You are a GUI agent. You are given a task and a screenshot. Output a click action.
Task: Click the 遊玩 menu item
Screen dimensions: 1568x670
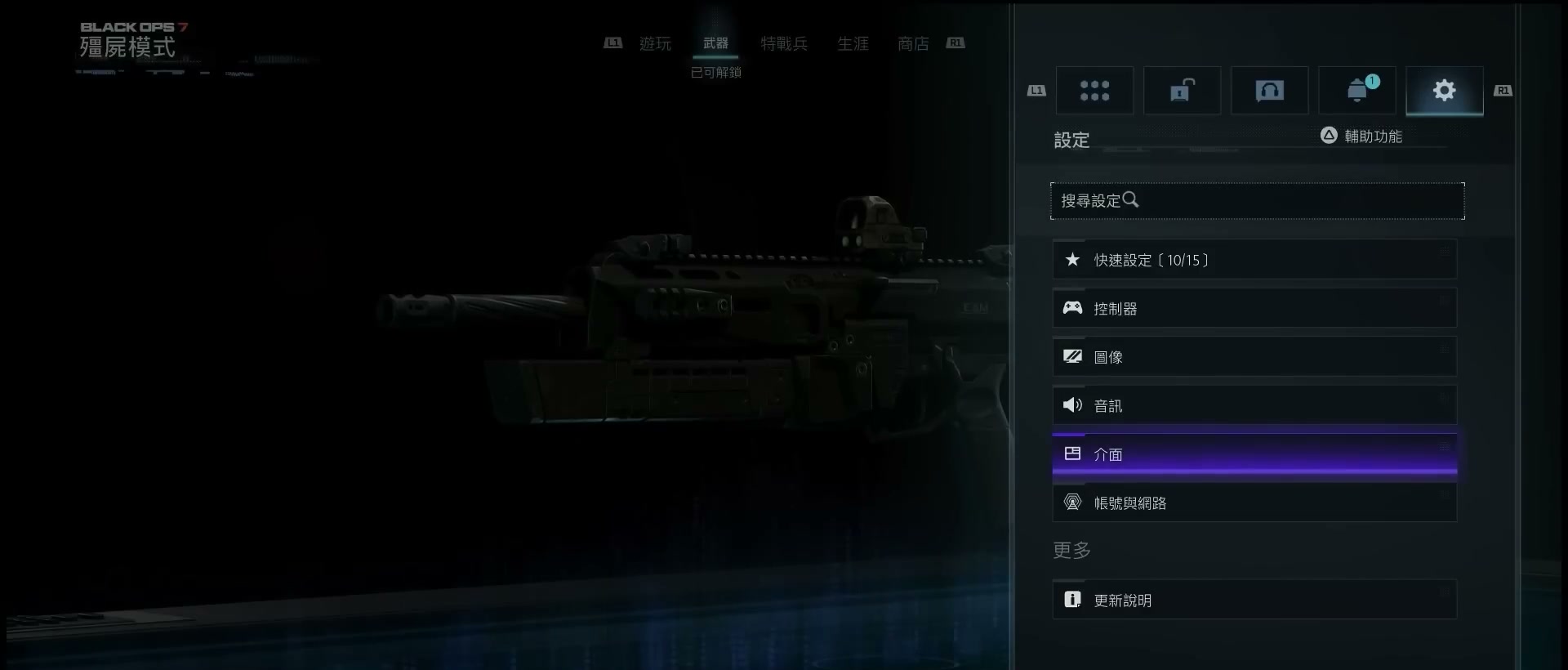point(656,43)
